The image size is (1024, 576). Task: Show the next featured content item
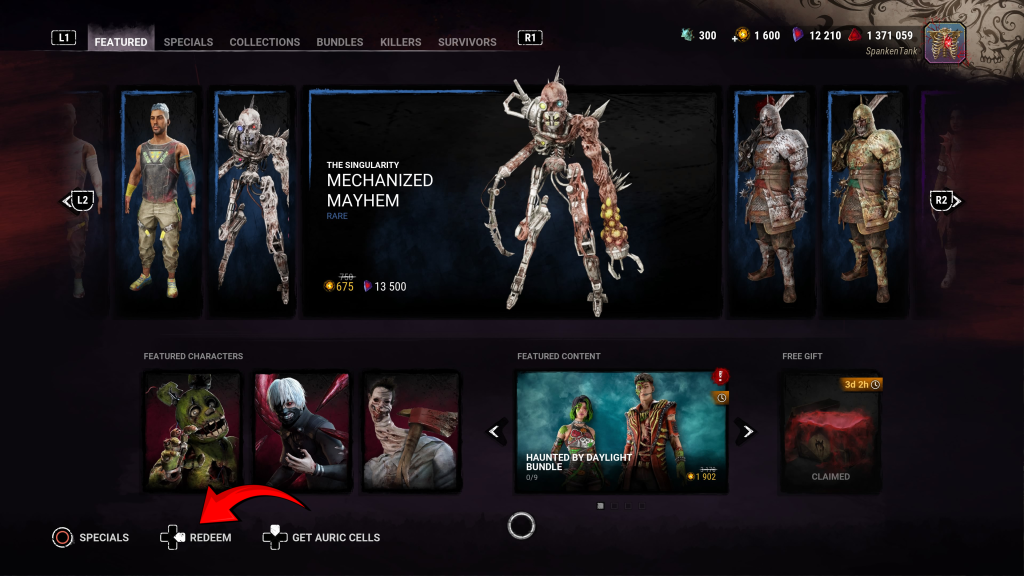click(747, 431)
